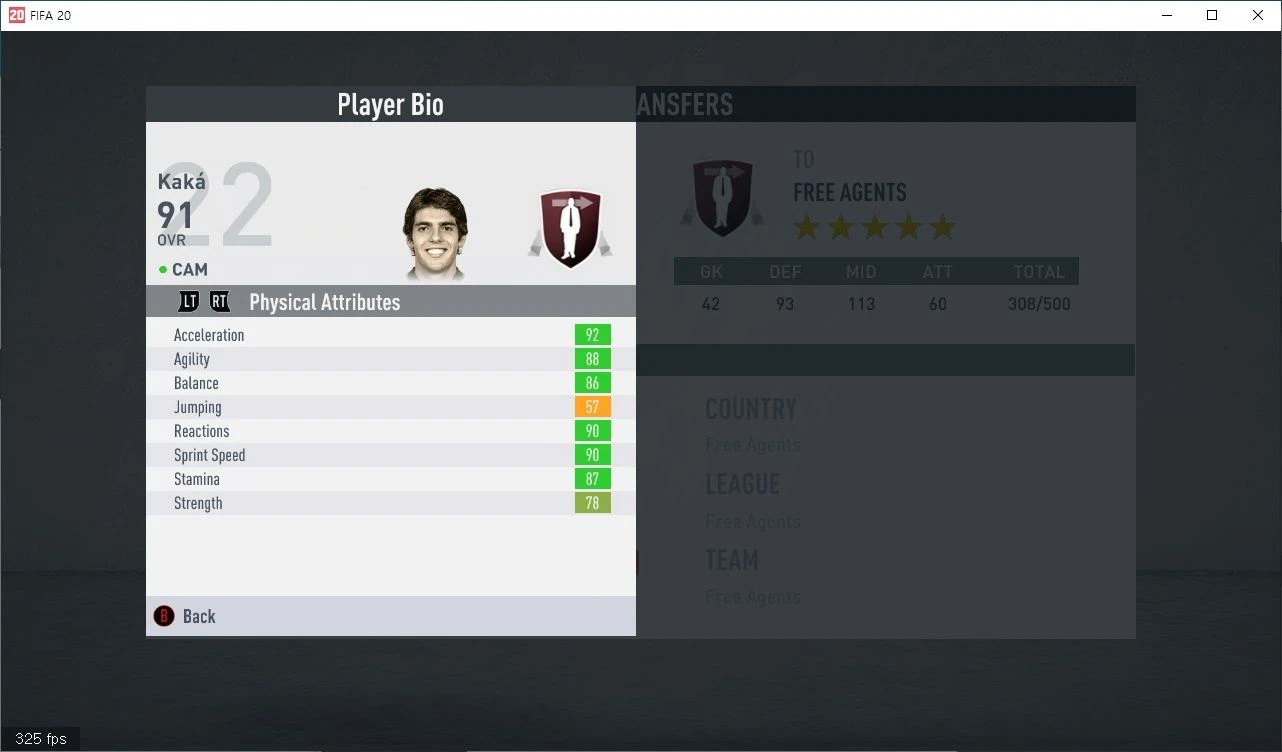The height and width of the screenshot is (752, 1282).
Task: Click Free Agents under TEAM
Action: point(753,596)
